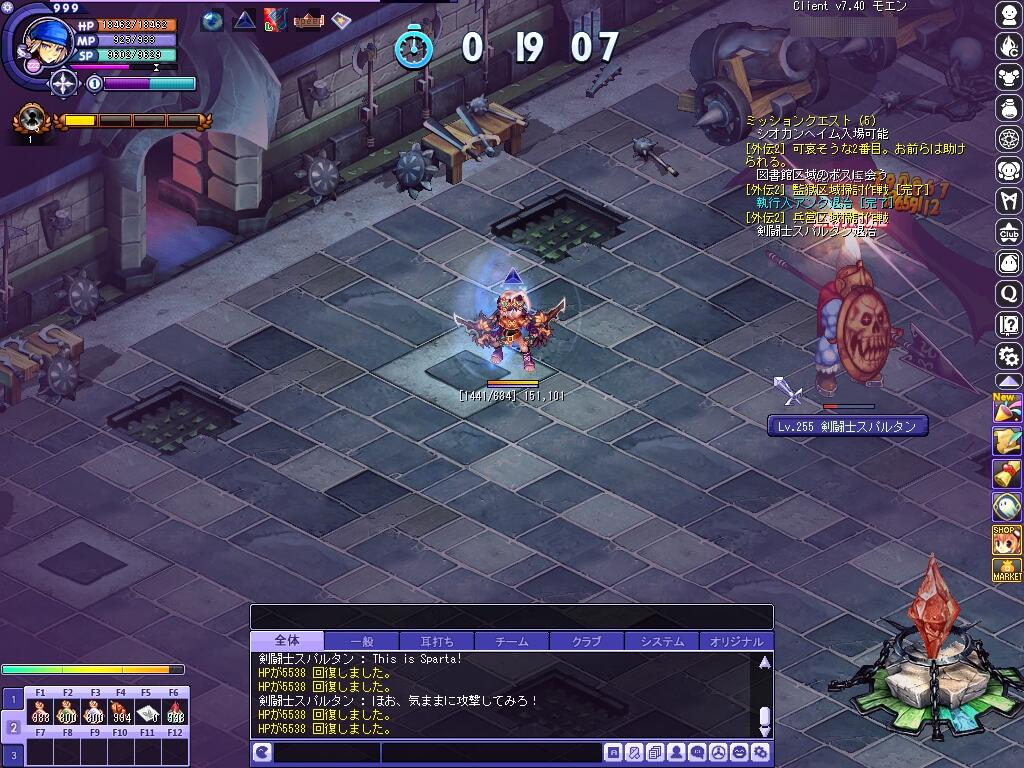This screenshot has width=1024, height=768.
Task: Open the Q quest icon
Action: (1008, 294)
